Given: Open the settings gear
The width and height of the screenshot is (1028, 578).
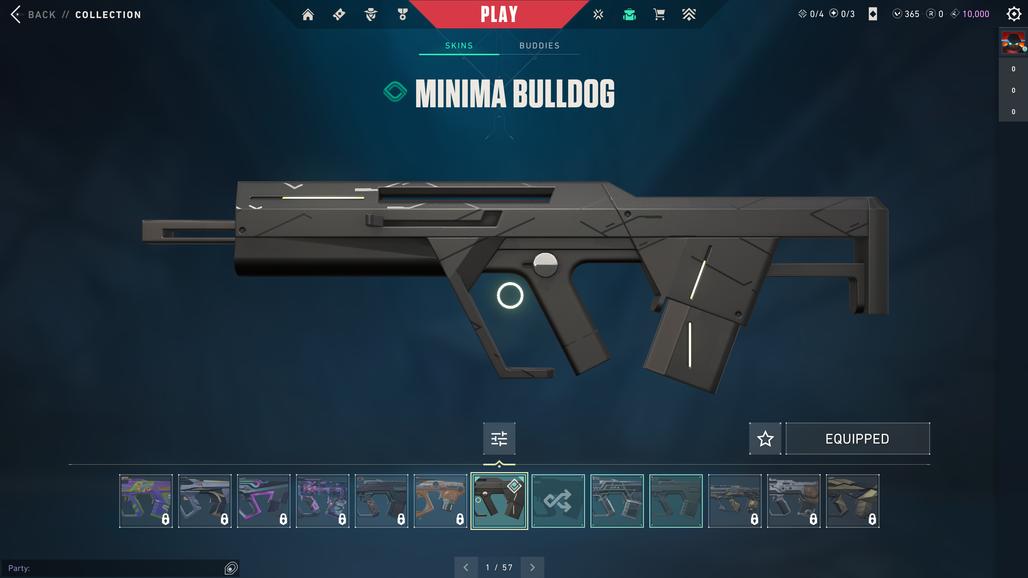Looking at the screenshot, I should pos(1013,14).
